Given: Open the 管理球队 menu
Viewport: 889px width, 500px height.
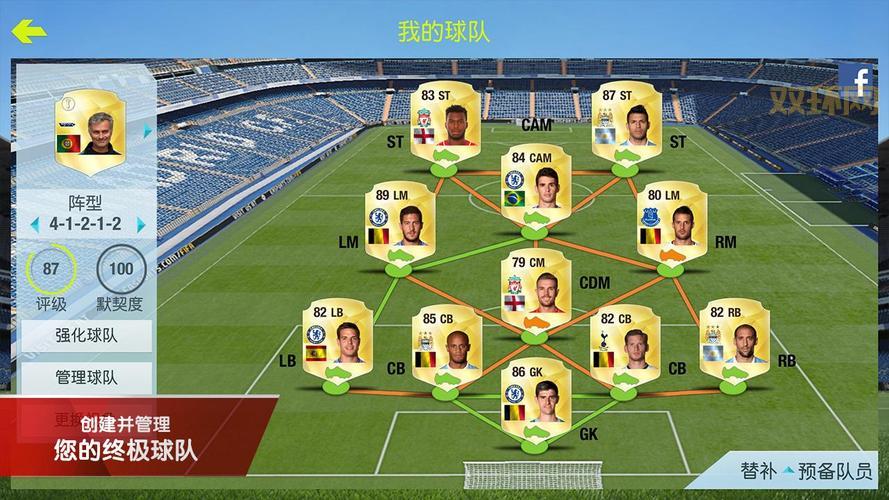Looking at the screenshot, I should (85, 378).
